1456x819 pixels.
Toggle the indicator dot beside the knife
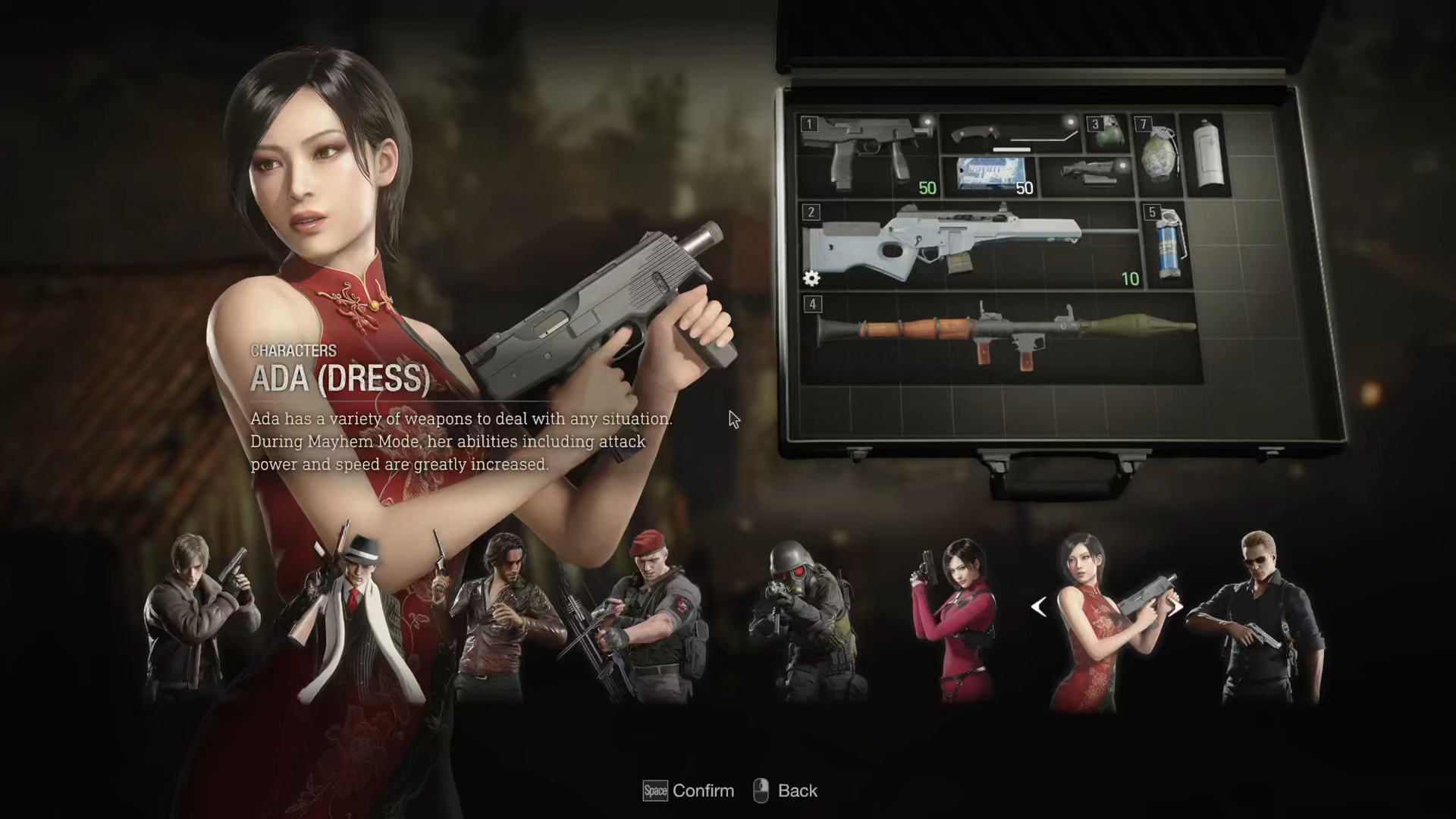(1072, 121)
